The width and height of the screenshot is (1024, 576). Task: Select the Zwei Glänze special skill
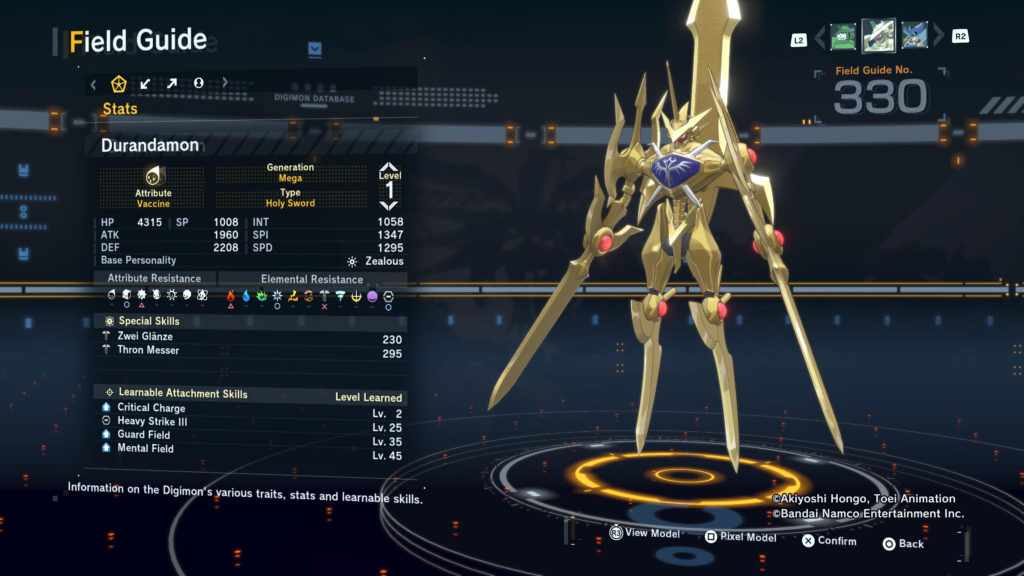(145, 337)
